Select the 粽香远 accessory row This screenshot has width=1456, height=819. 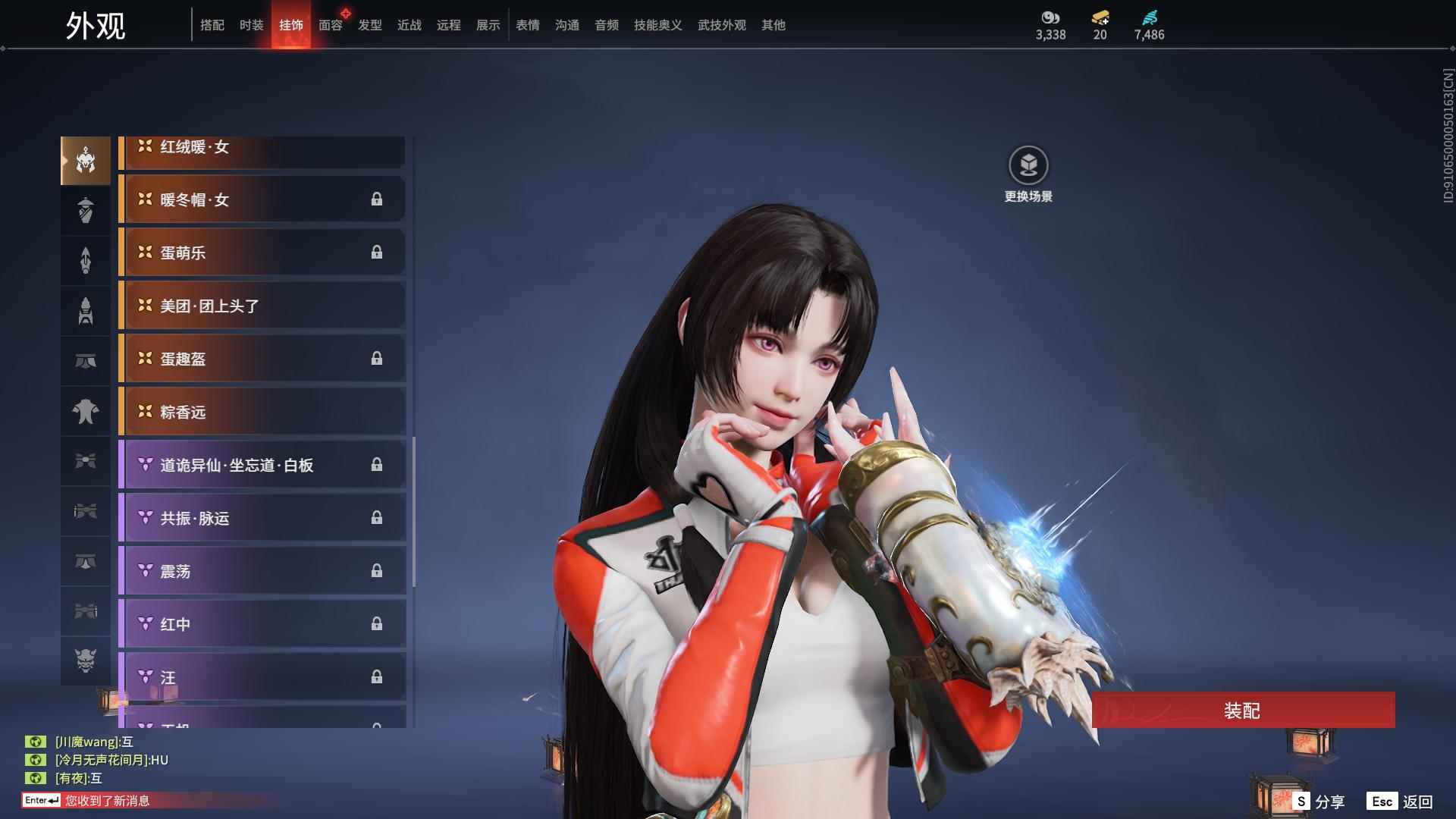point(262,412)
